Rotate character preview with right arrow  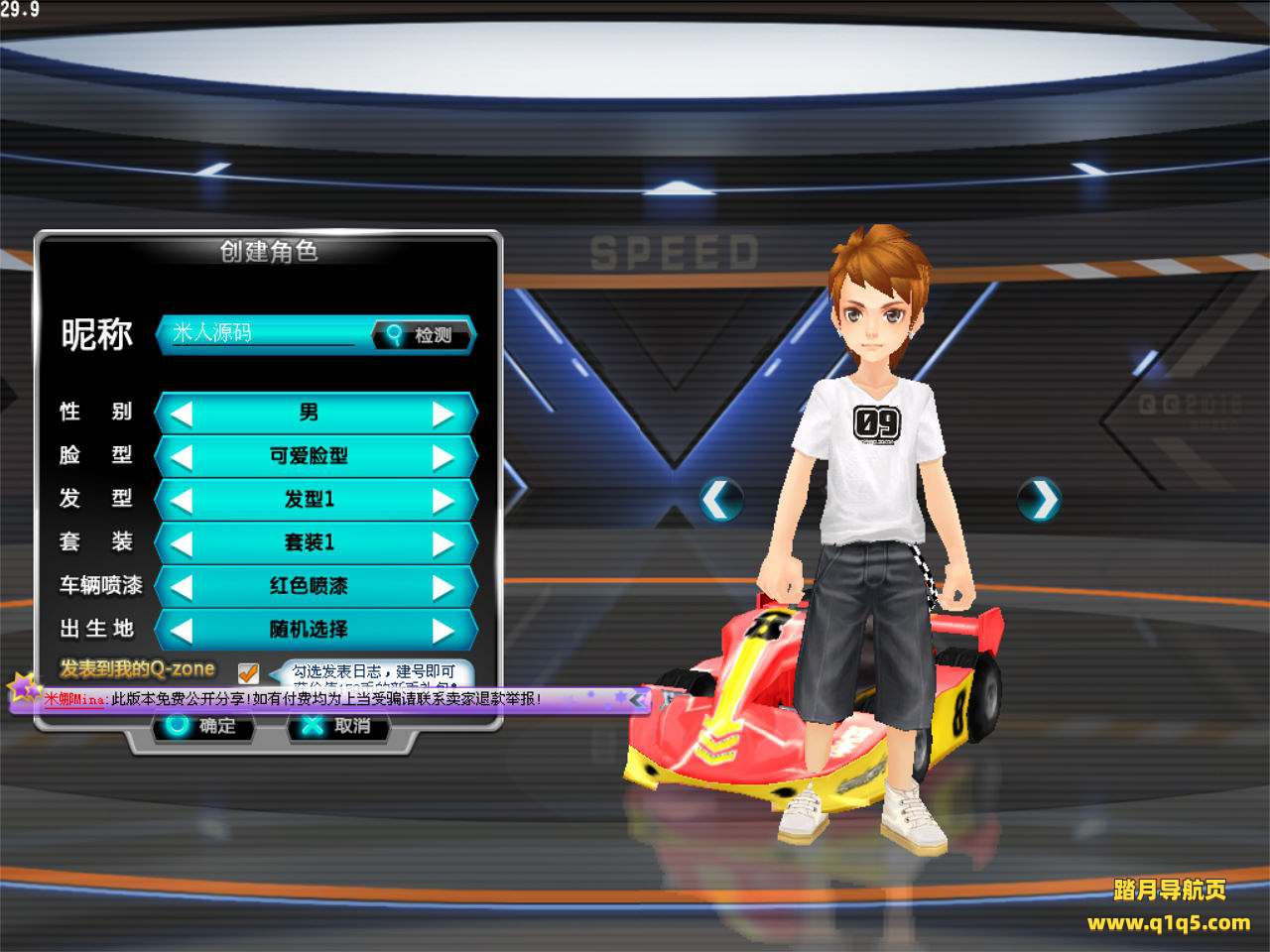1040,499
